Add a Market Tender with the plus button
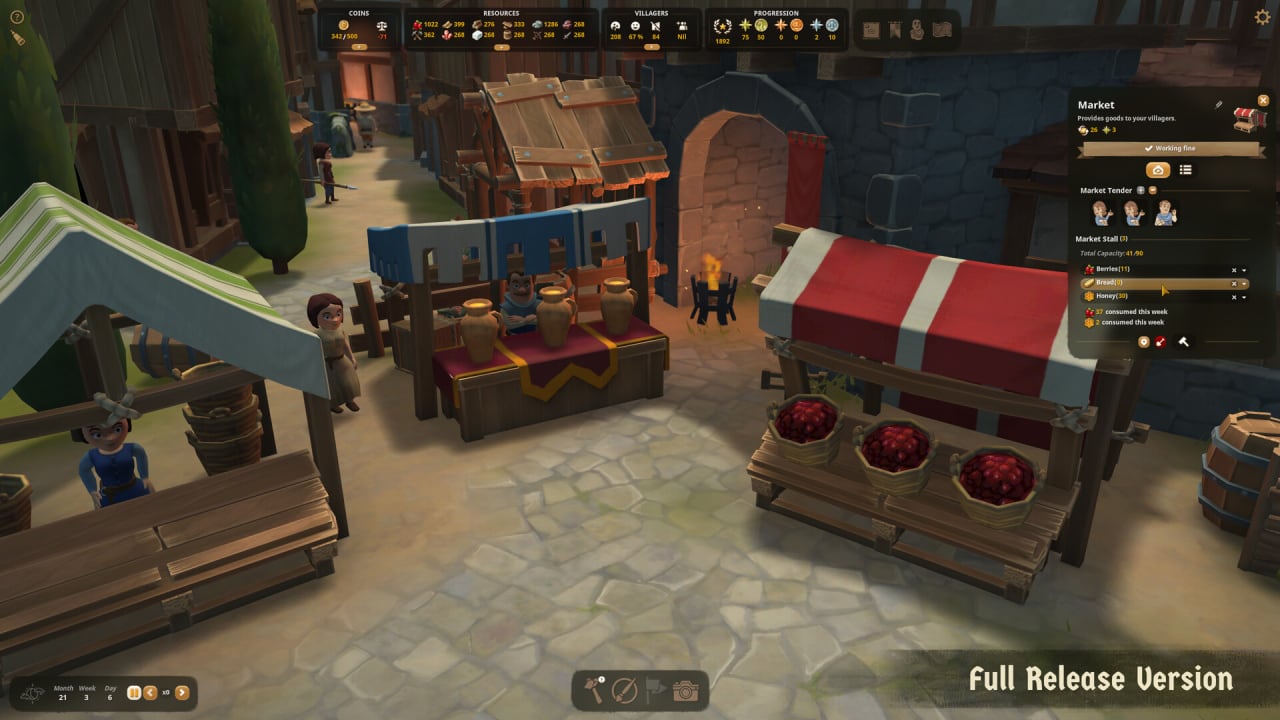Screen dimensions: 1280x720 pyautogui.click(x=1141, y=190)
